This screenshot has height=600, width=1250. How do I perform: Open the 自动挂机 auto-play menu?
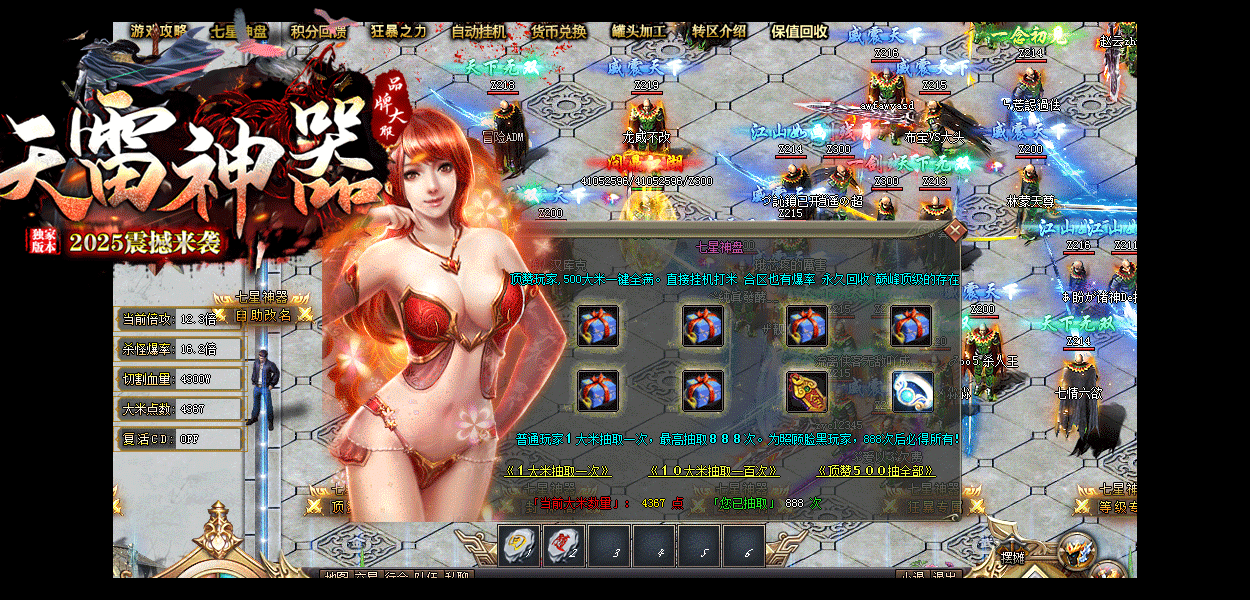pyautogui.click(x=479, y=31)
